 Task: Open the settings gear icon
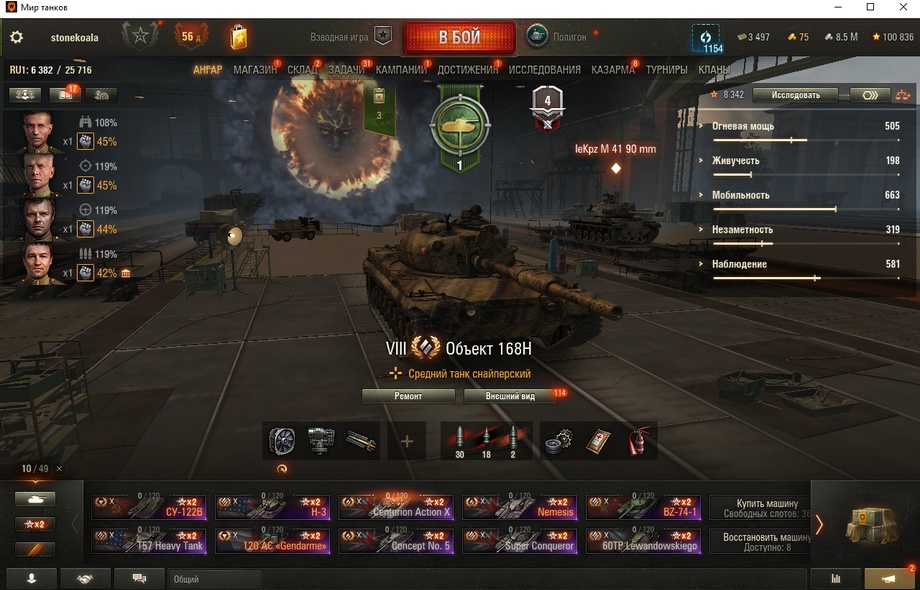pyautogui.click(x=16, y=37)
